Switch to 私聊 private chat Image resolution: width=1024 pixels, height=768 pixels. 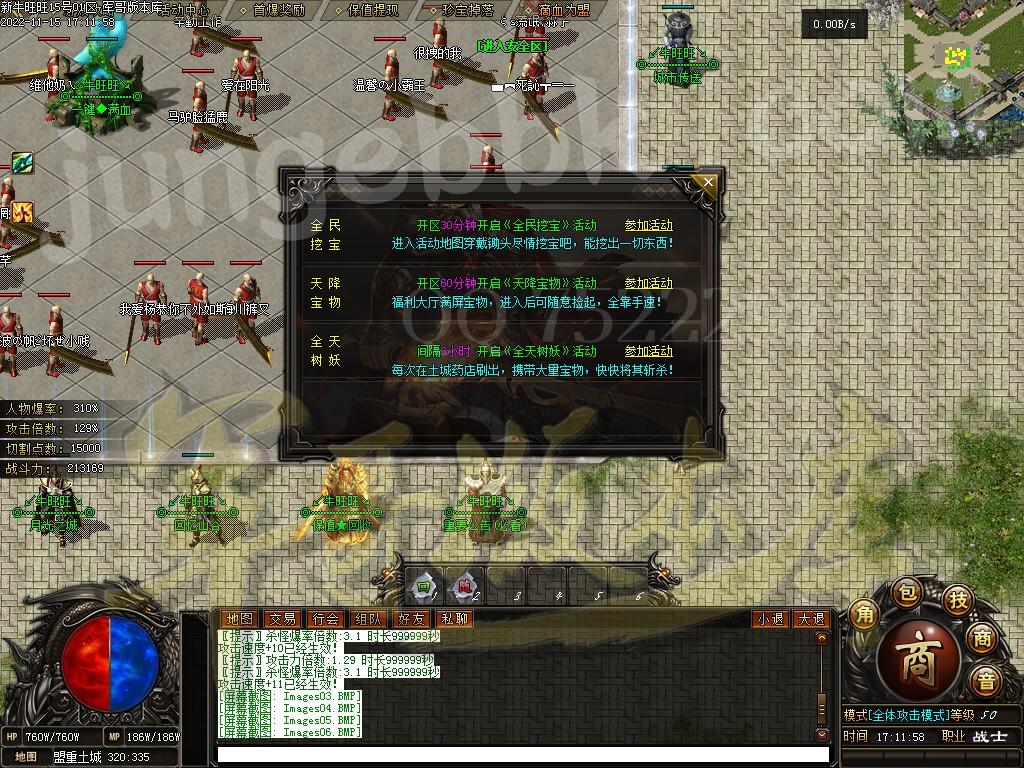(x=453, y=619)
